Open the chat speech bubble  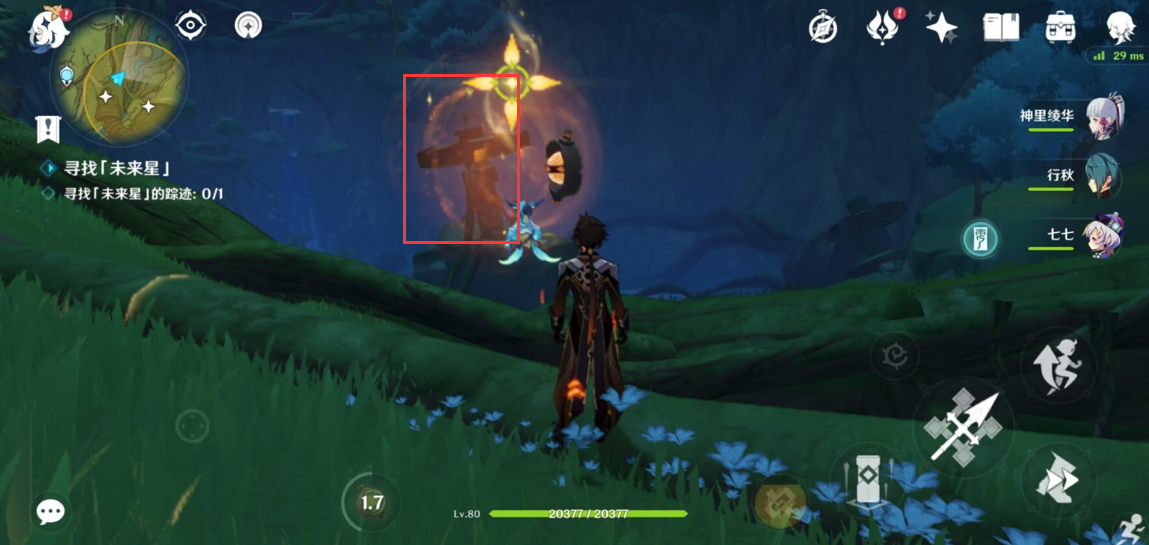coord(50,512)
